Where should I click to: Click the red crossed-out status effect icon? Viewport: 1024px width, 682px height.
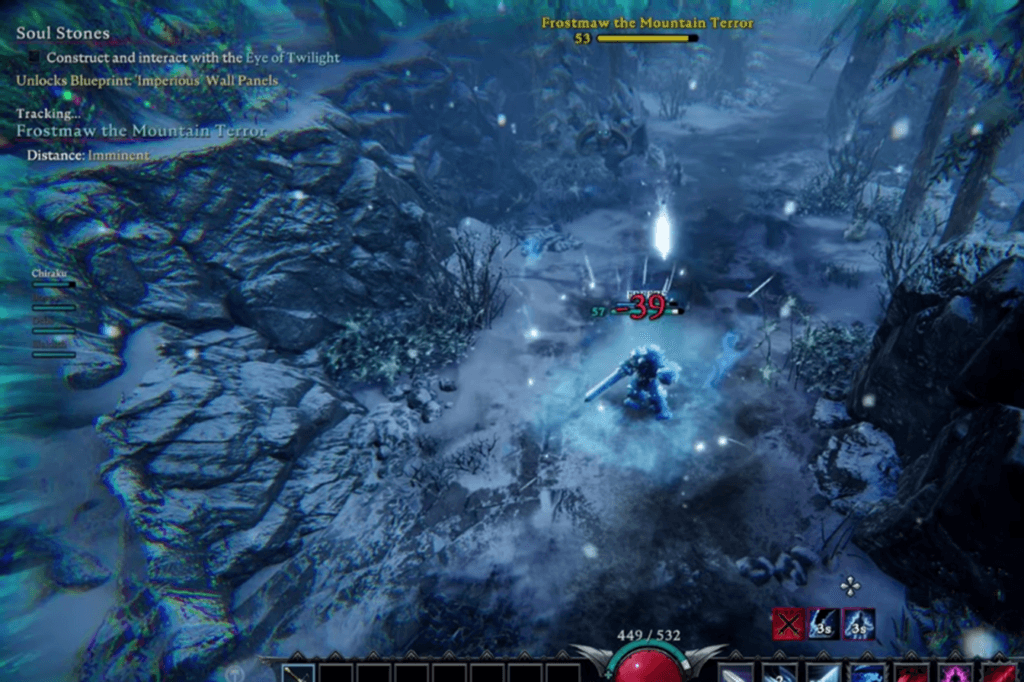(788, 624)
